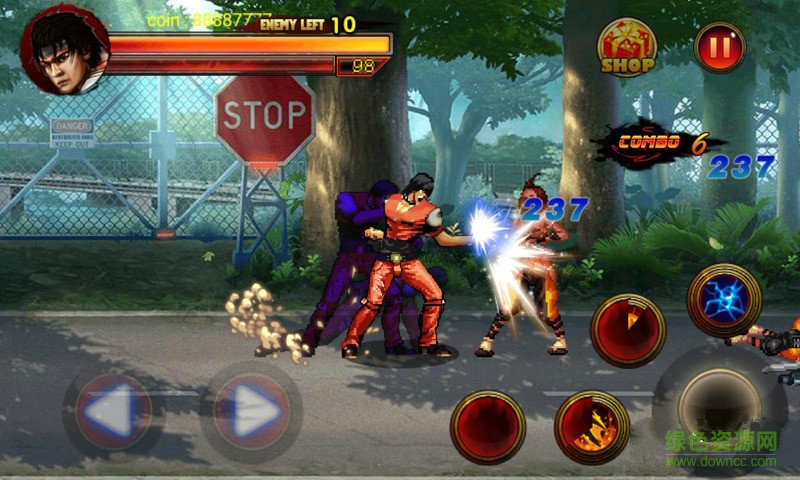
Task: Pause the game
Action: point(720,47)
